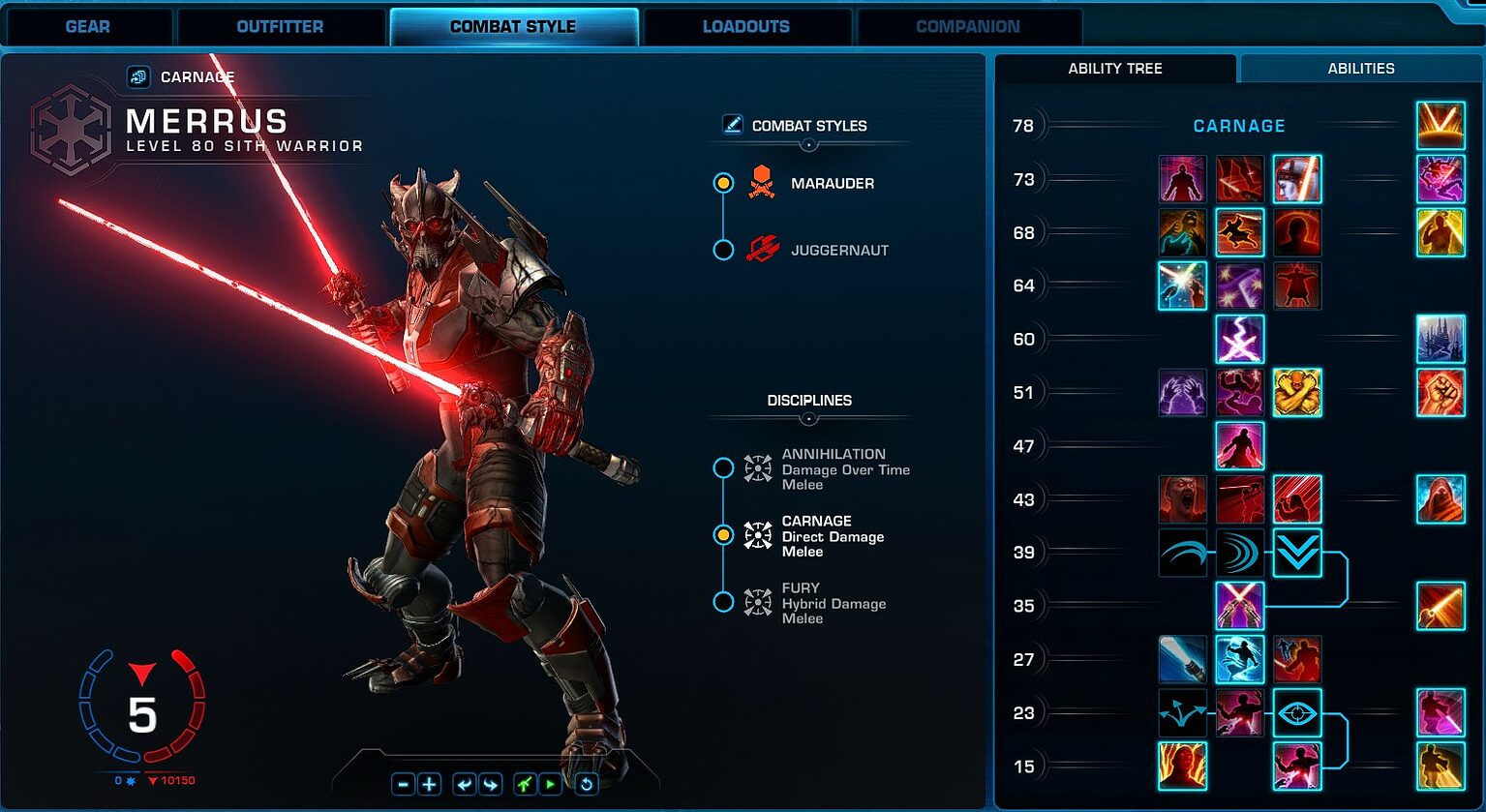Viewport: 1486px width, 812px height.
Task: Click the blue double-chevron ability at level 39
Action: [1297, 552]
